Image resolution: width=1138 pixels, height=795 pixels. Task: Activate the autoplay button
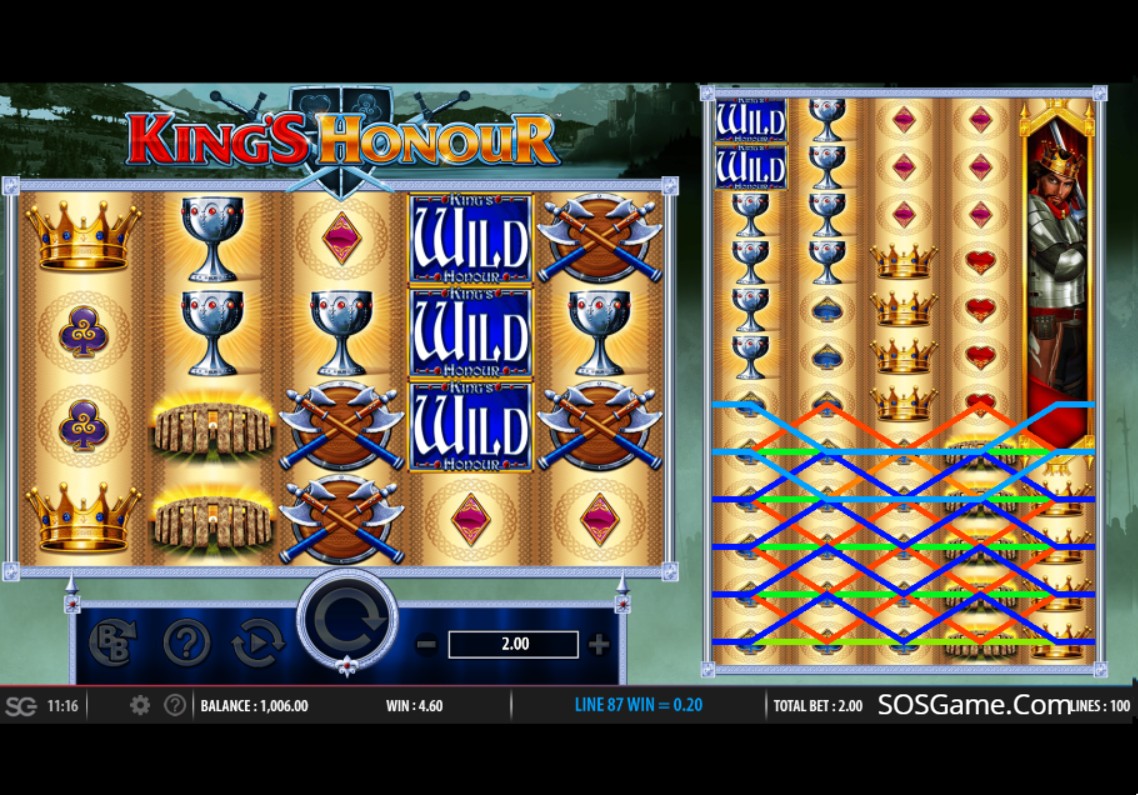tap(257, 643)
